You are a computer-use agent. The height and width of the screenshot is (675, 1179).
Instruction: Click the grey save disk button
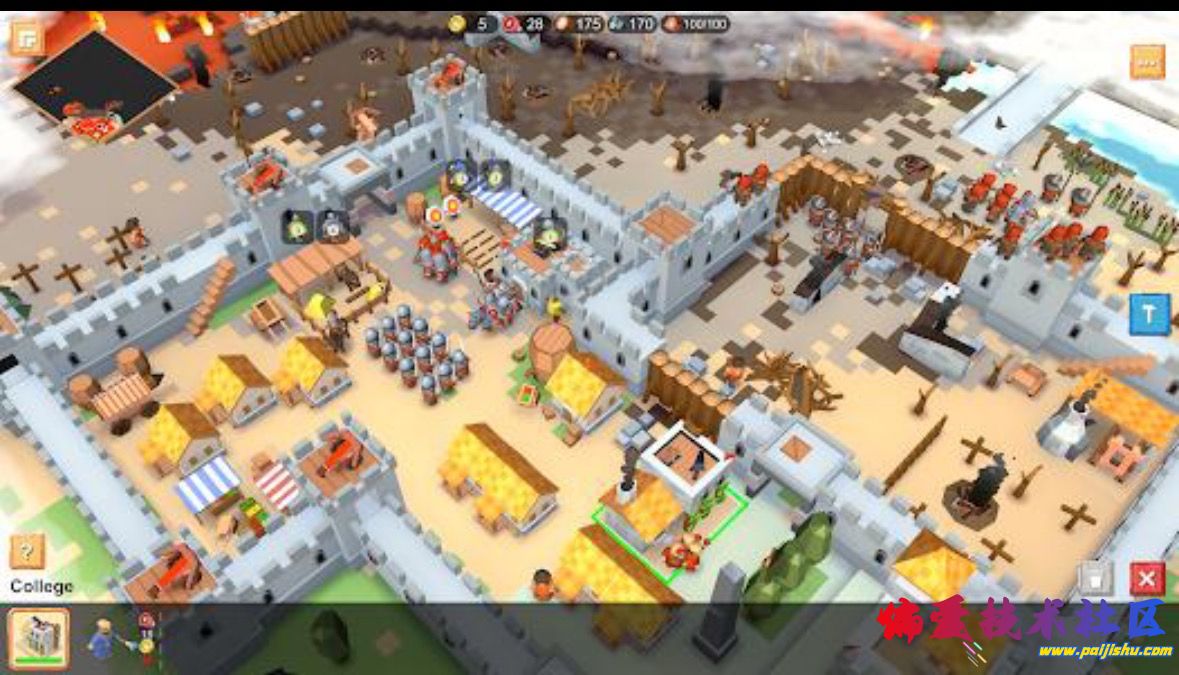(x=1096, y=578)
